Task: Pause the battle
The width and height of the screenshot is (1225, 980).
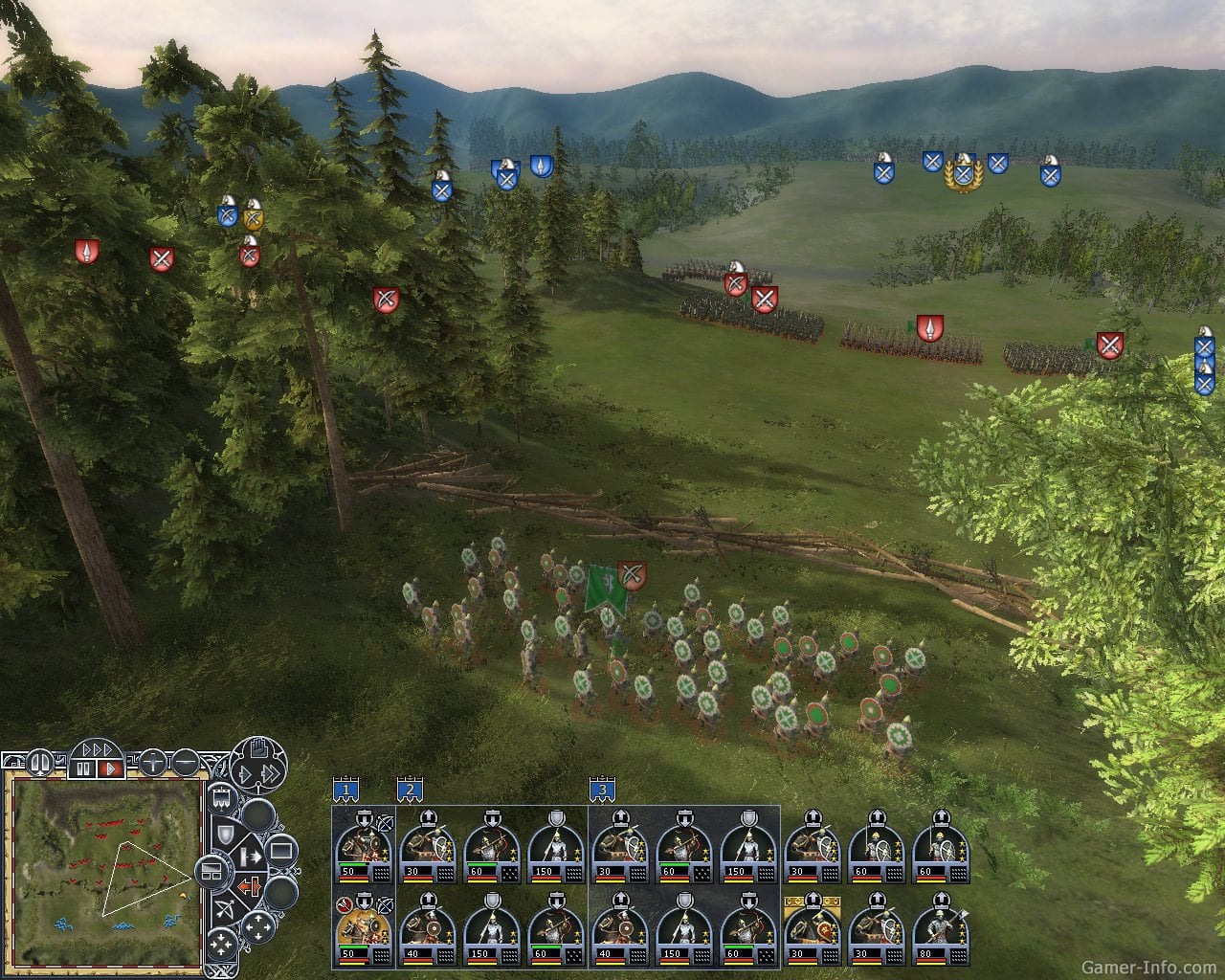Action: 83,768
